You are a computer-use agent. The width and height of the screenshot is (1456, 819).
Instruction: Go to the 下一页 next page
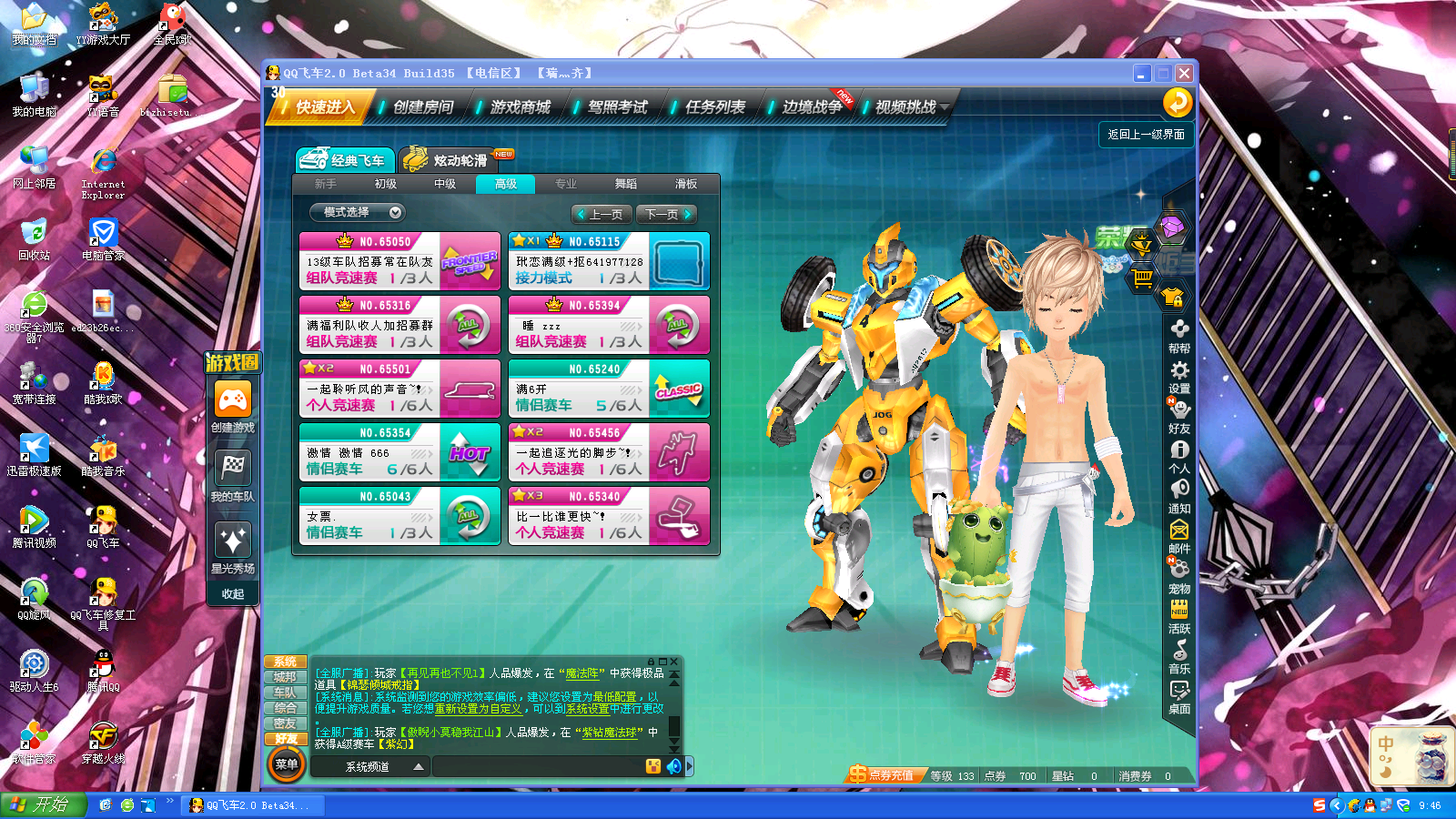coord(667,214)
